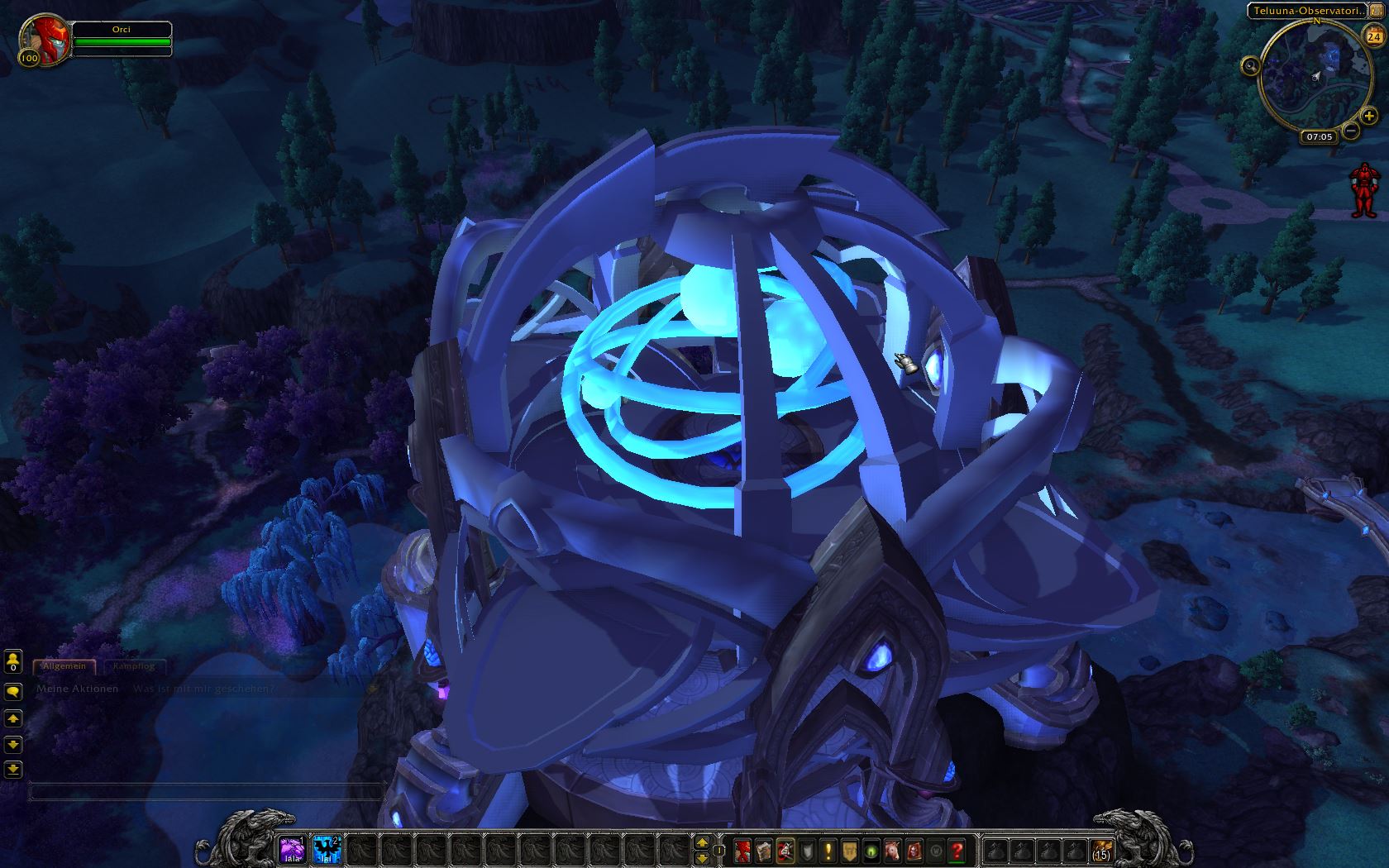Click the Orci player portrait
The width and height of the screenshot is (1389, 868).
tap(46, 39)
